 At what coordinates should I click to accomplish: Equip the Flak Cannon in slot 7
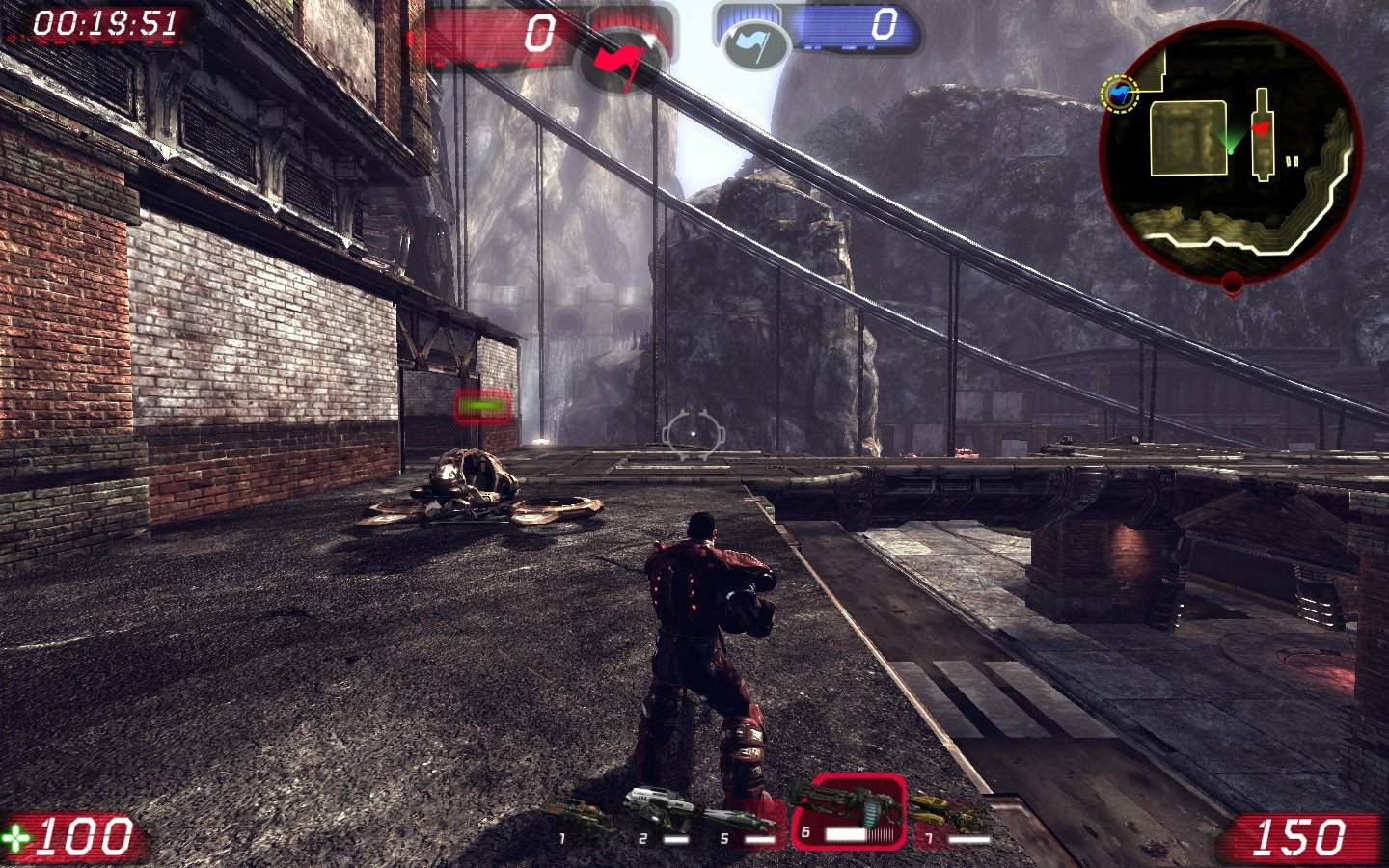click(x=947, y=818)
